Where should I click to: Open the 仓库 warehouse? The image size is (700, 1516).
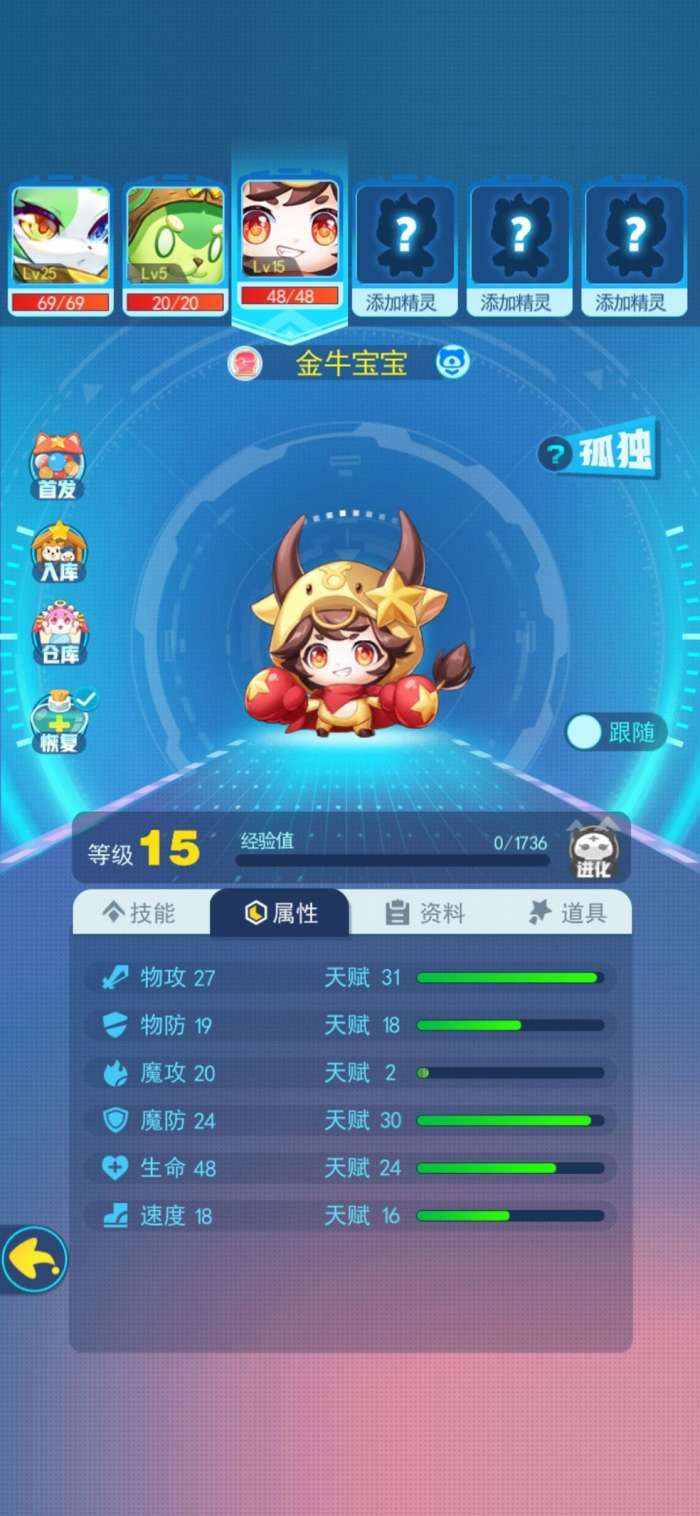58,635
